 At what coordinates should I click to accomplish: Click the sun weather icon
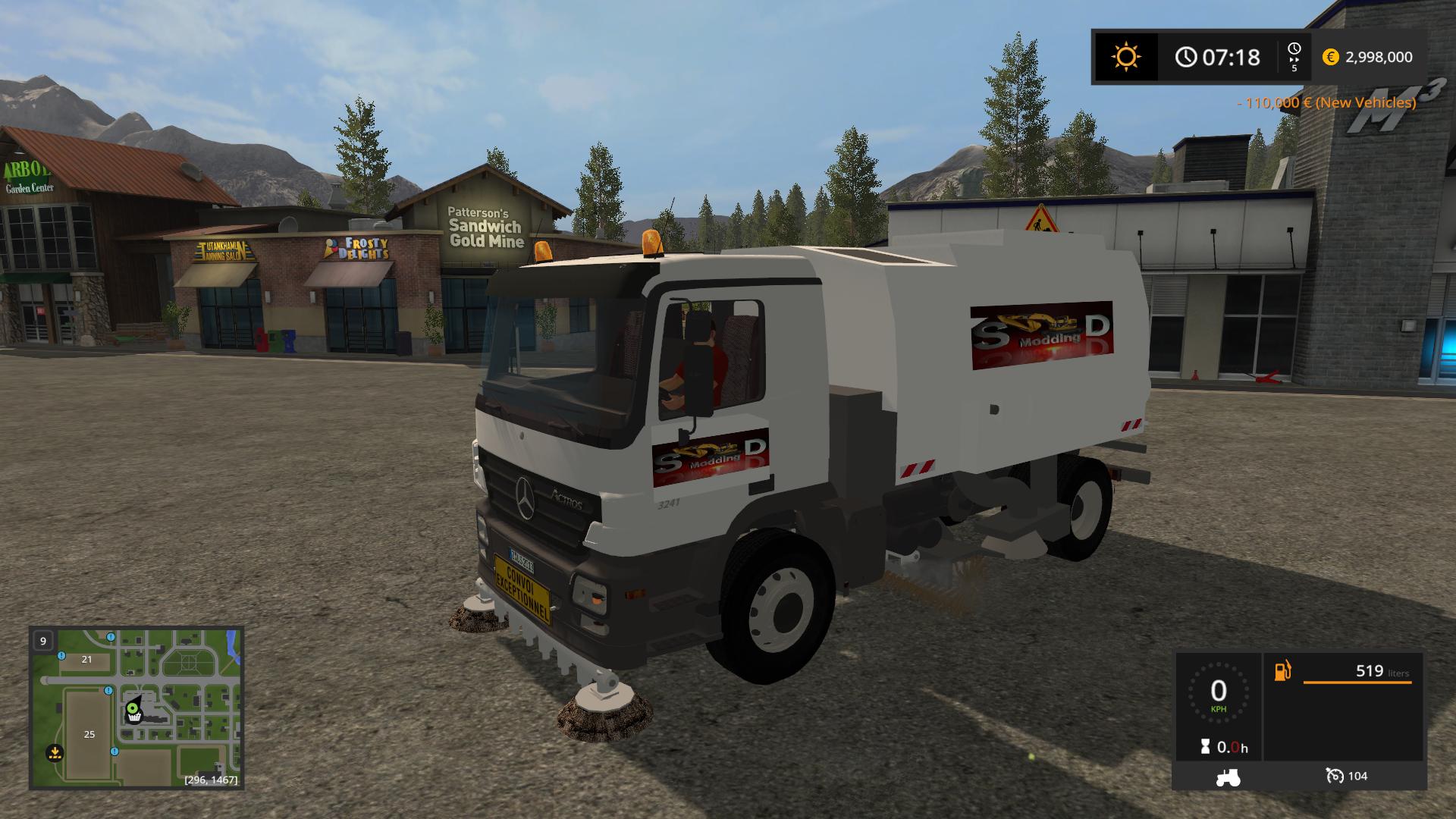[1125, 57]
